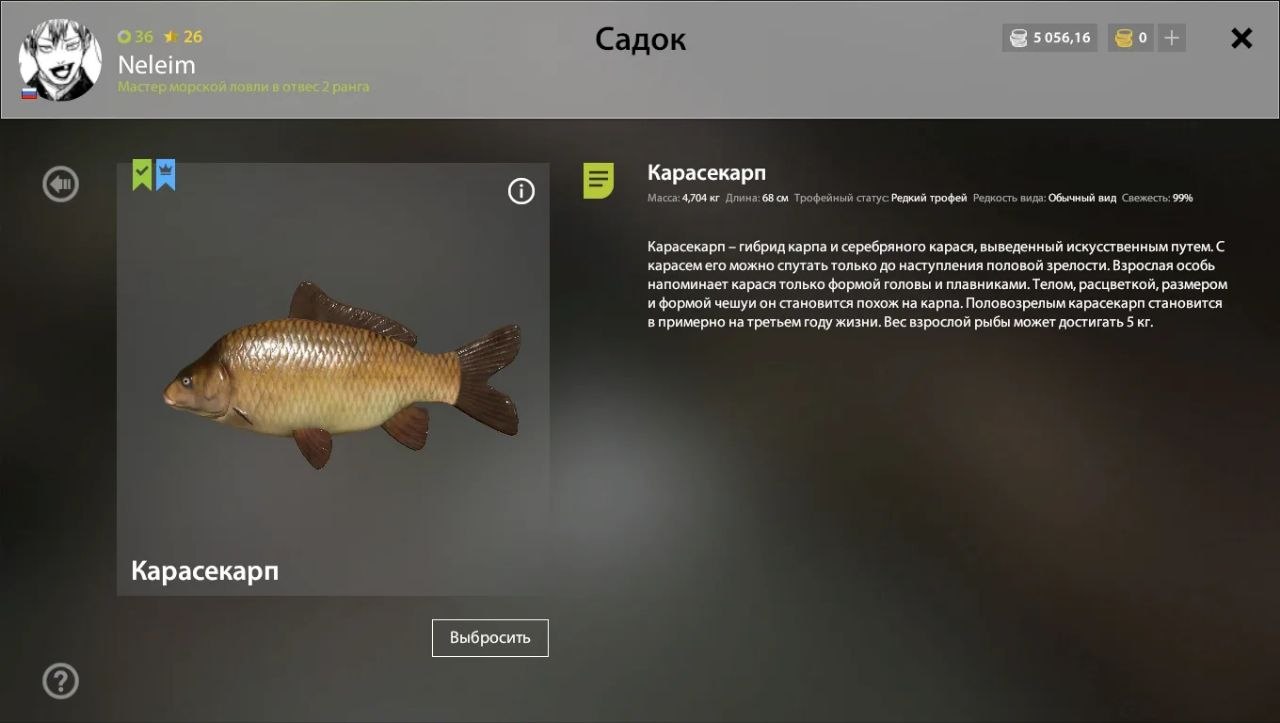The image size is (1280, 723).
Task: Open the fish info tooltip icon
Action: (520, 190)
